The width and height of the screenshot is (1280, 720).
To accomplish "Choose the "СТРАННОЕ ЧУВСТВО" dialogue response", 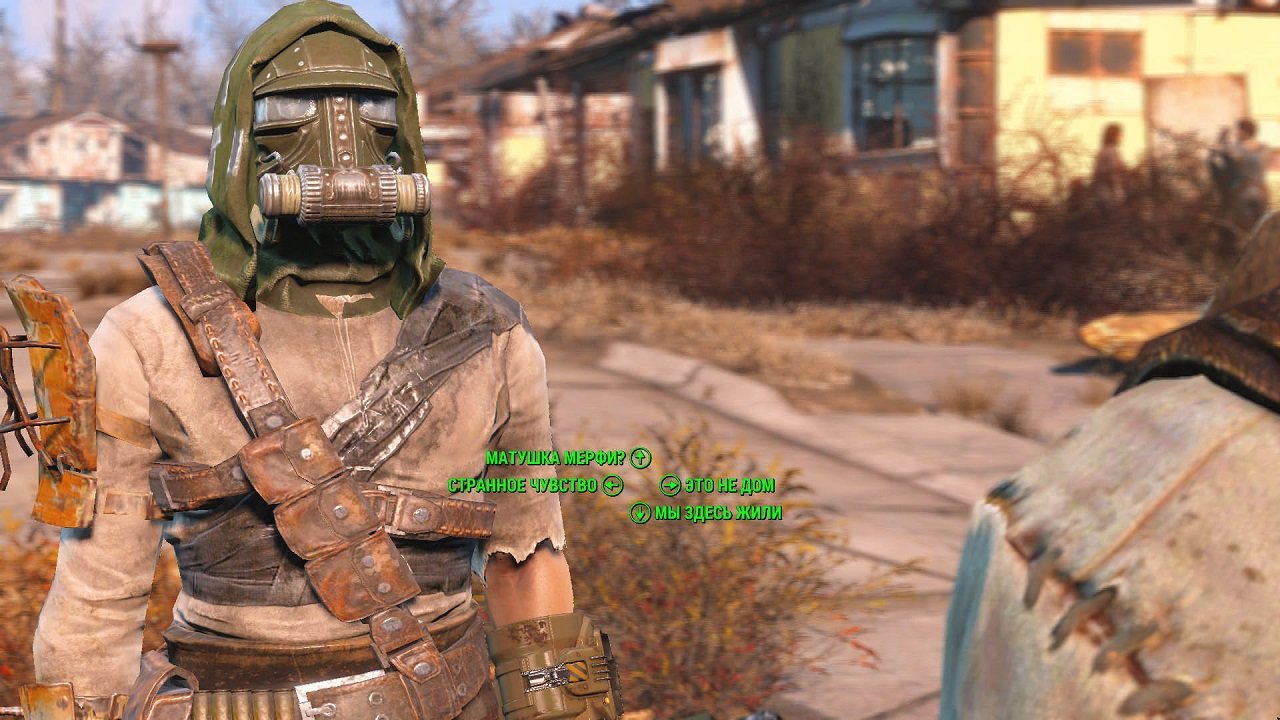I will pos(524,487).
